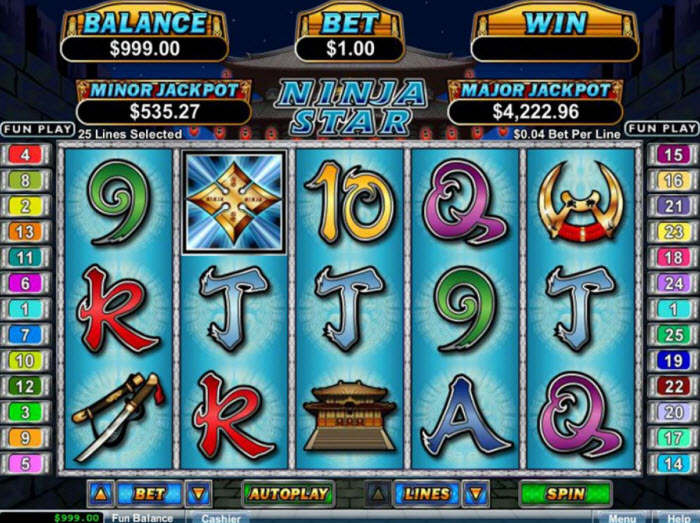Click the center BET button
Viewport: 700px width, 523px height.
[149, 494]
